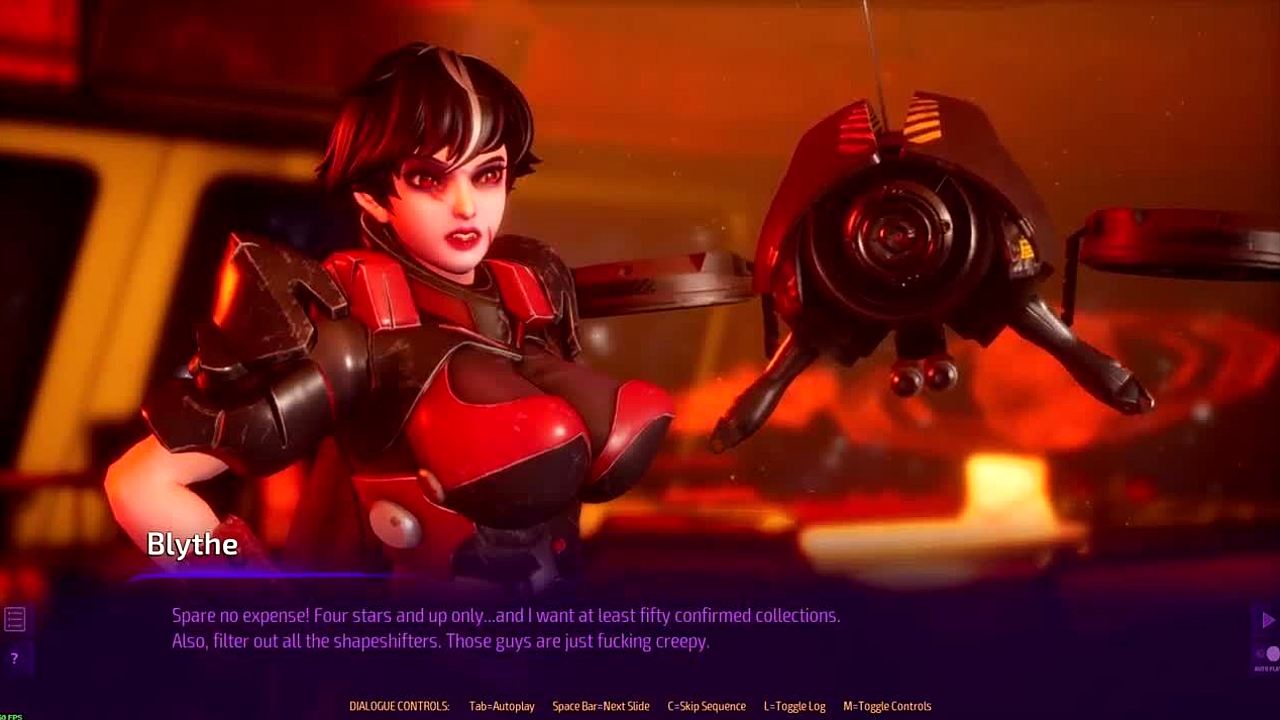Image resolution: width=1280 pixels, height=720 pixels.
Task: Open the dialogue log list icon
Action: pos(14,620)
